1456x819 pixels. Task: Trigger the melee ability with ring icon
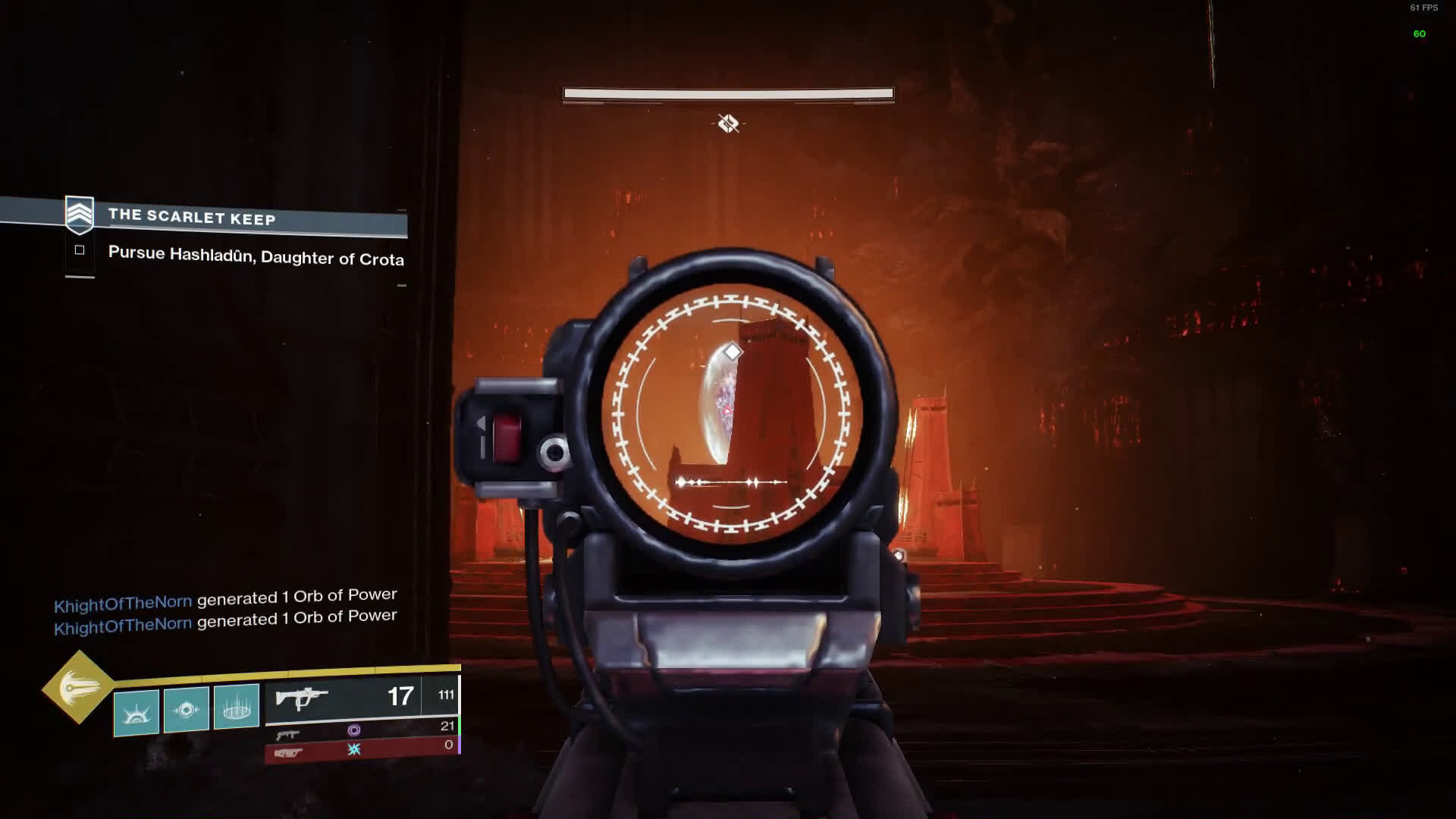tap(187, 710)
